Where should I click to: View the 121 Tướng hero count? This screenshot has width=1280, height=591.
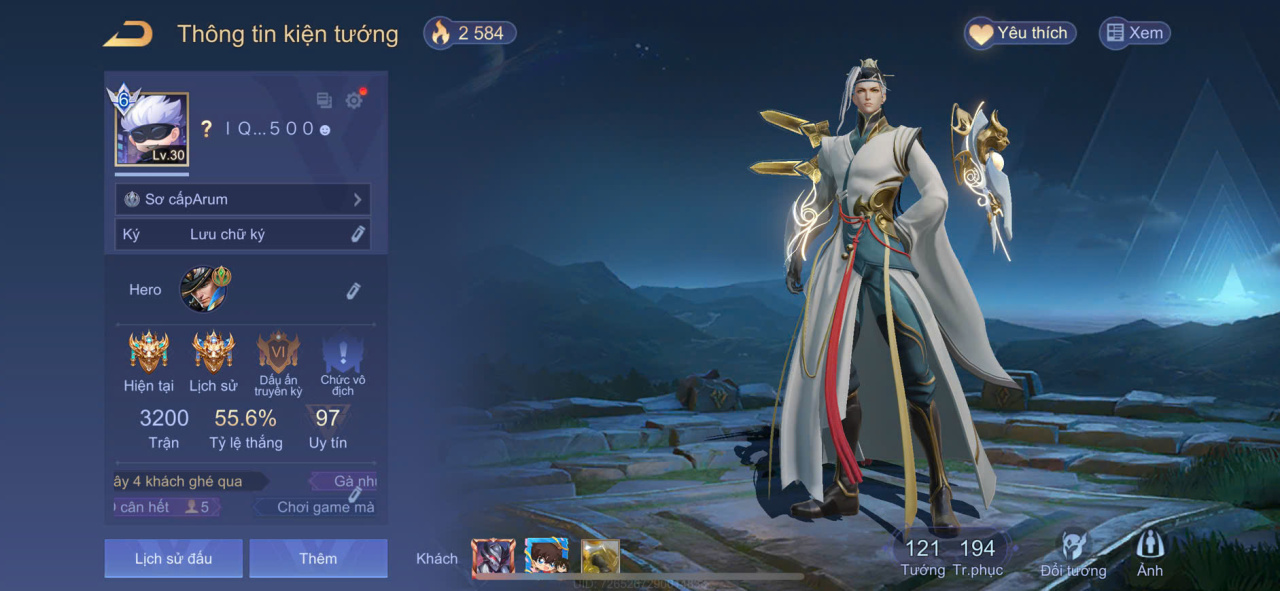(922, 557)
